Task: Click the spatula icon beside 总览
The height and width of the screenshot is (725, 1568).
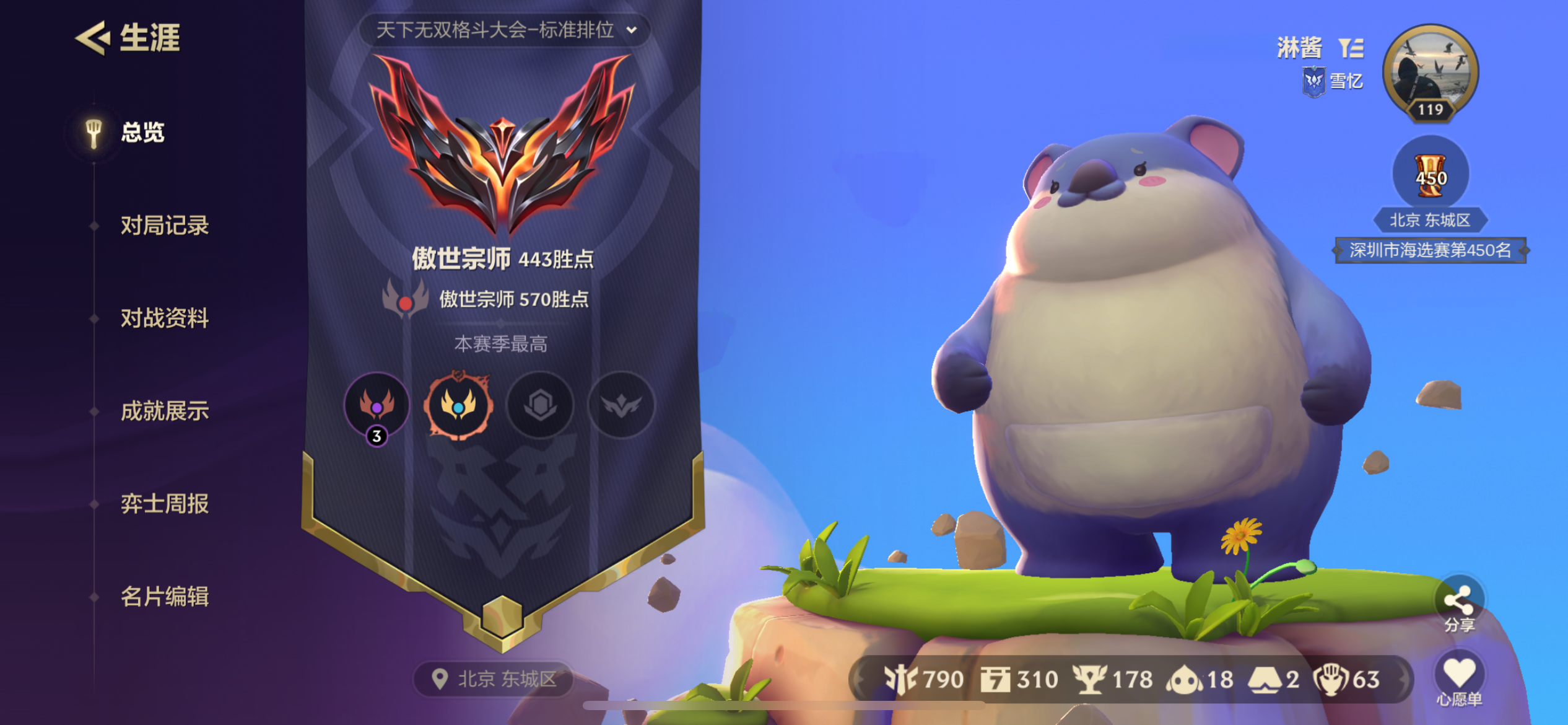Action: tap(93, 131)
